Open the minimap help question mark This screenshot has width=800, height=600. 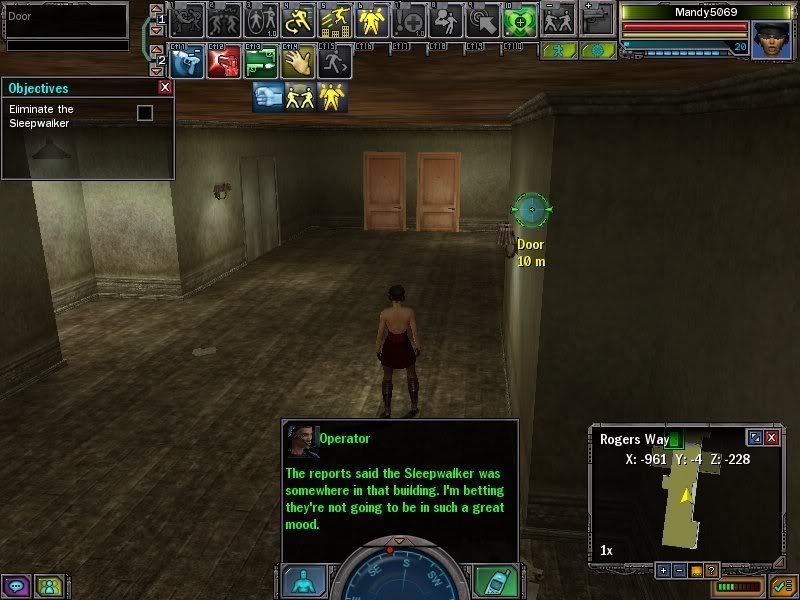coord(710,570)
